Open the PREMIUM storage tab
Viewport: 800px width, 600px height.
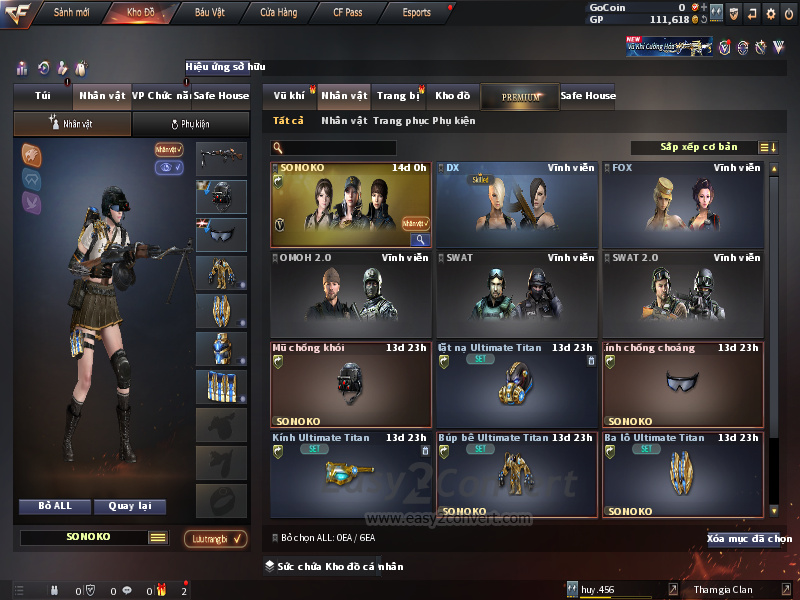(520, 96)
